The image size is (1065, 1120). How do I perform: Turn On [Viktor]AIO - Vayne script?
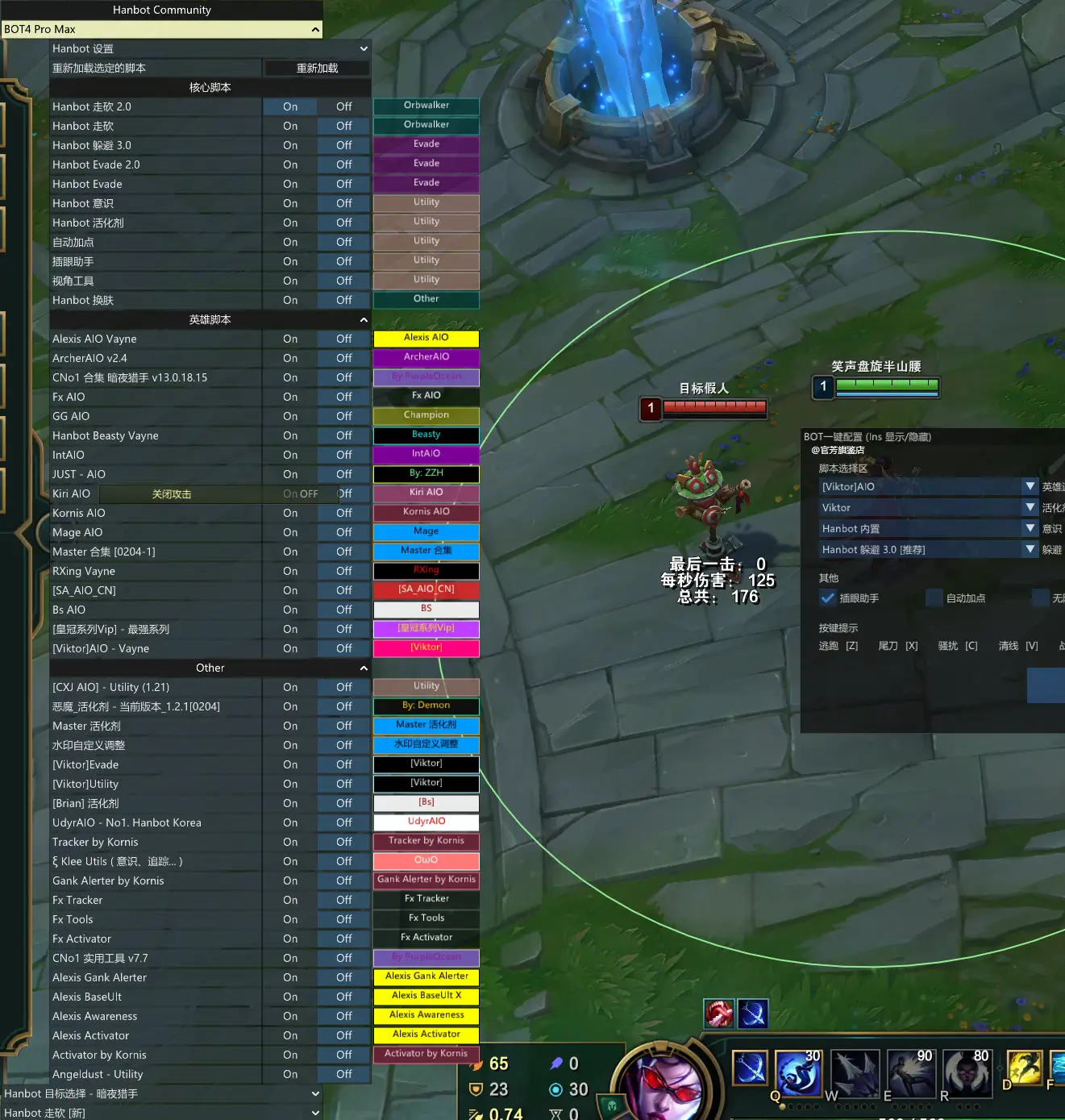tap(290, 649)
